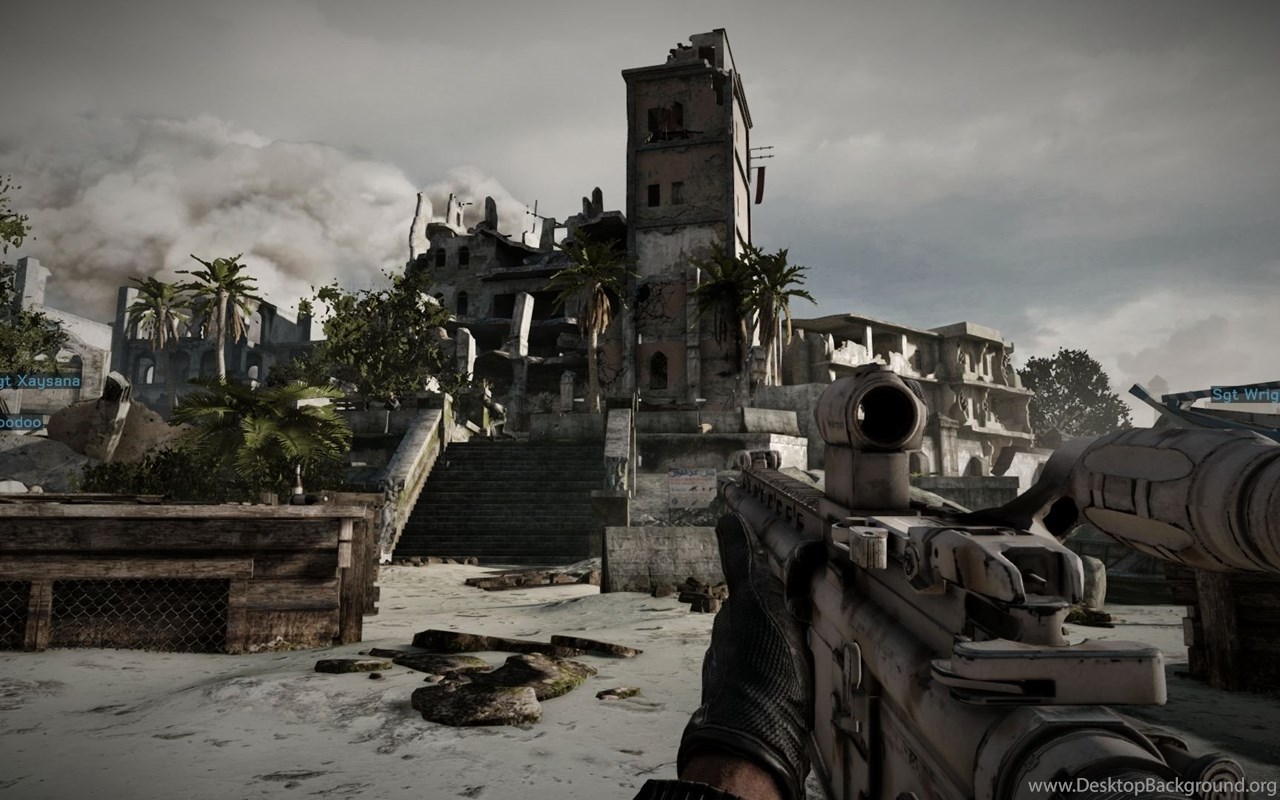
Task: Open the DesktopBackground.org watermark link
Action: 1152,786
